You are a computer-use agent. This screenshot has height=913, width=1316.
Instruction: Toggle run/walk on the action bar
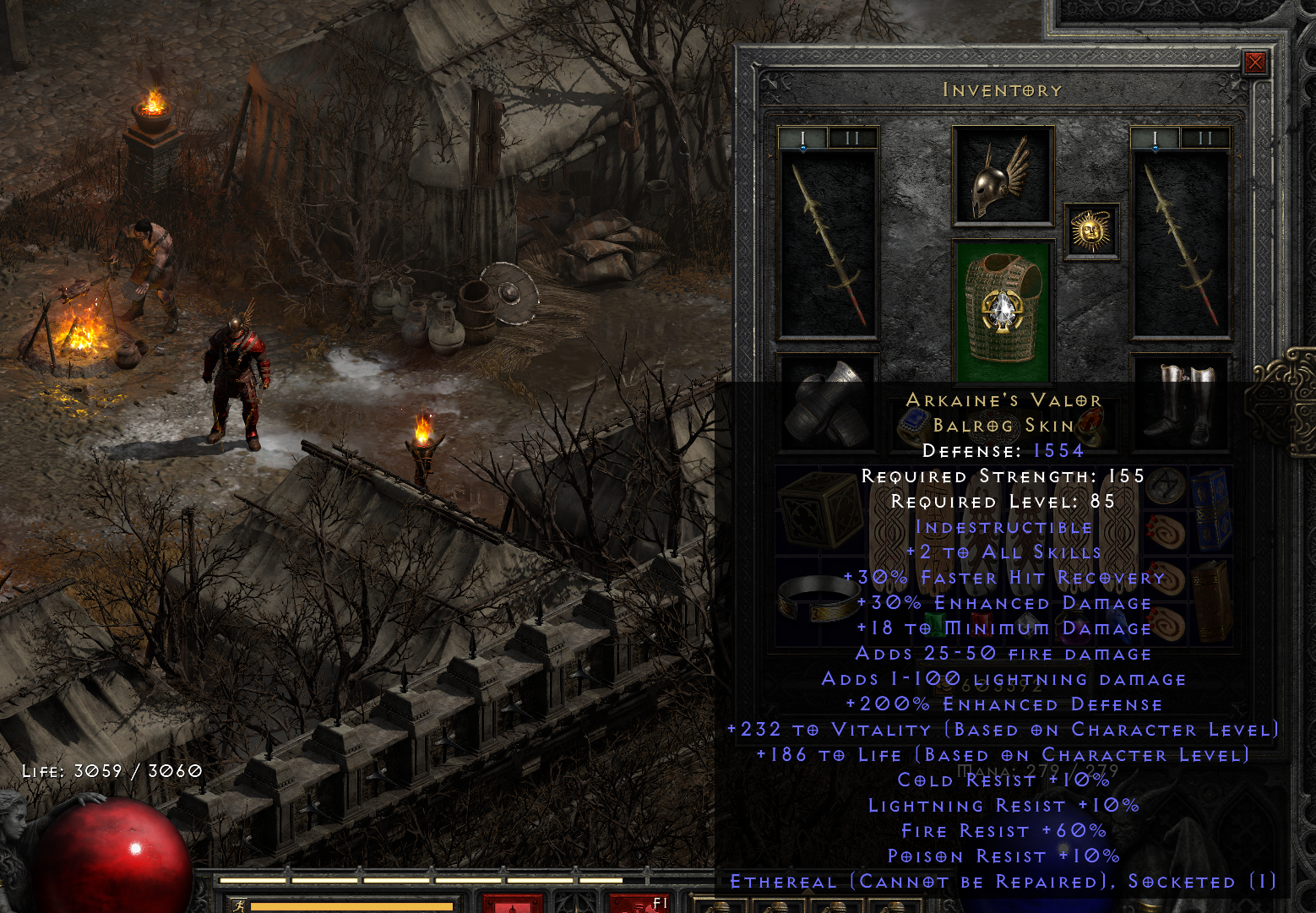[239, 904]
